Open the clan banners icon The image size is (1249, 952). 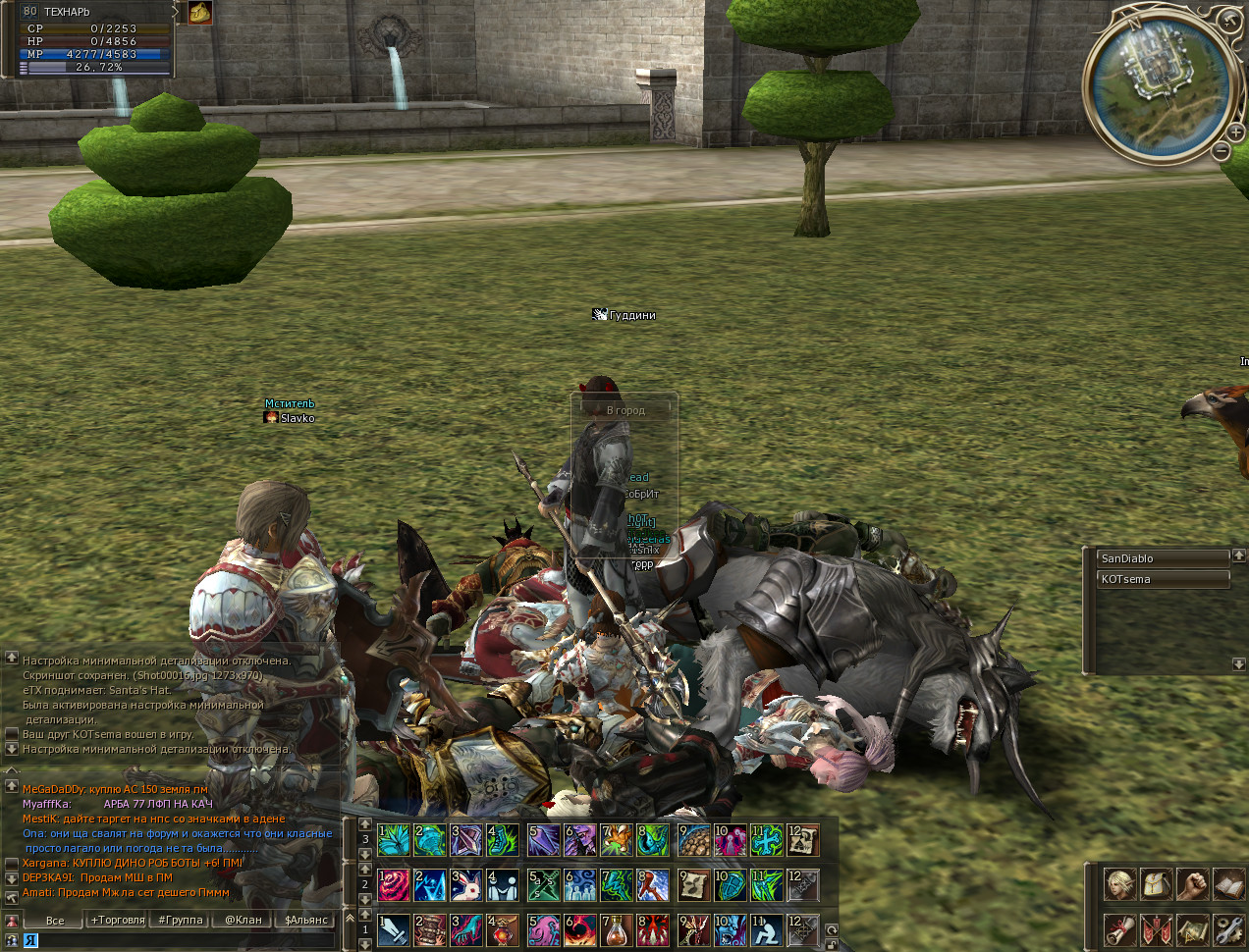[x=1157, y=928]
